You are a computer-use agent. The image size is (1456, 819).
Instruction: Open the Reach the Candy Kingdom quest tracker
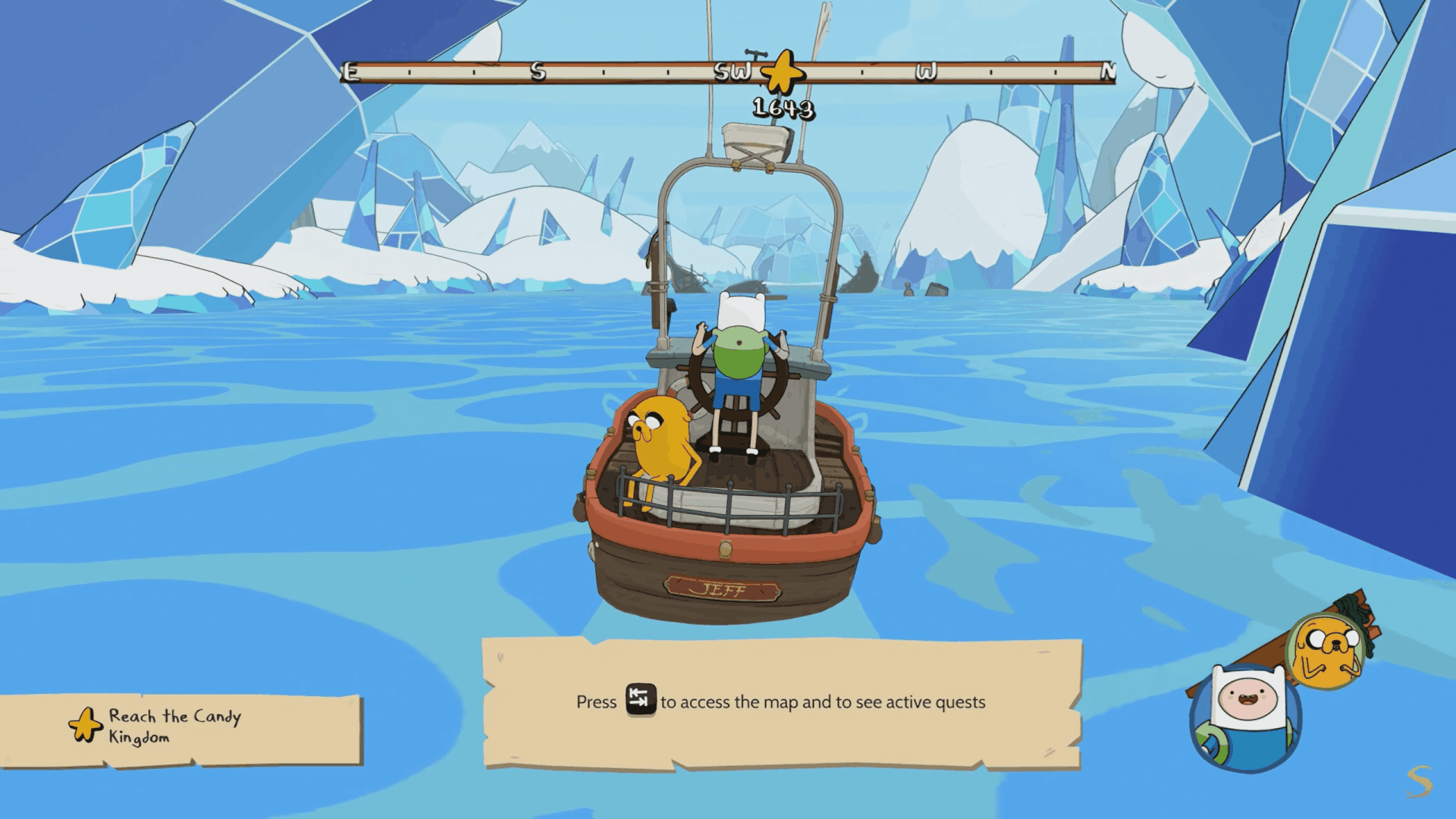click(x=182, y=728)
